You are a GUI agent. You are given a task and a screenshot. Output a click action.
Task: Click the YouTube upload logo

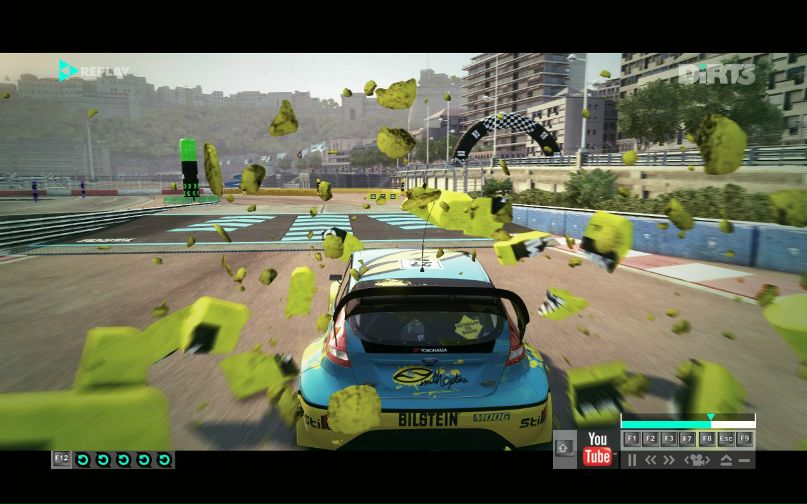(x=597, y=449)
